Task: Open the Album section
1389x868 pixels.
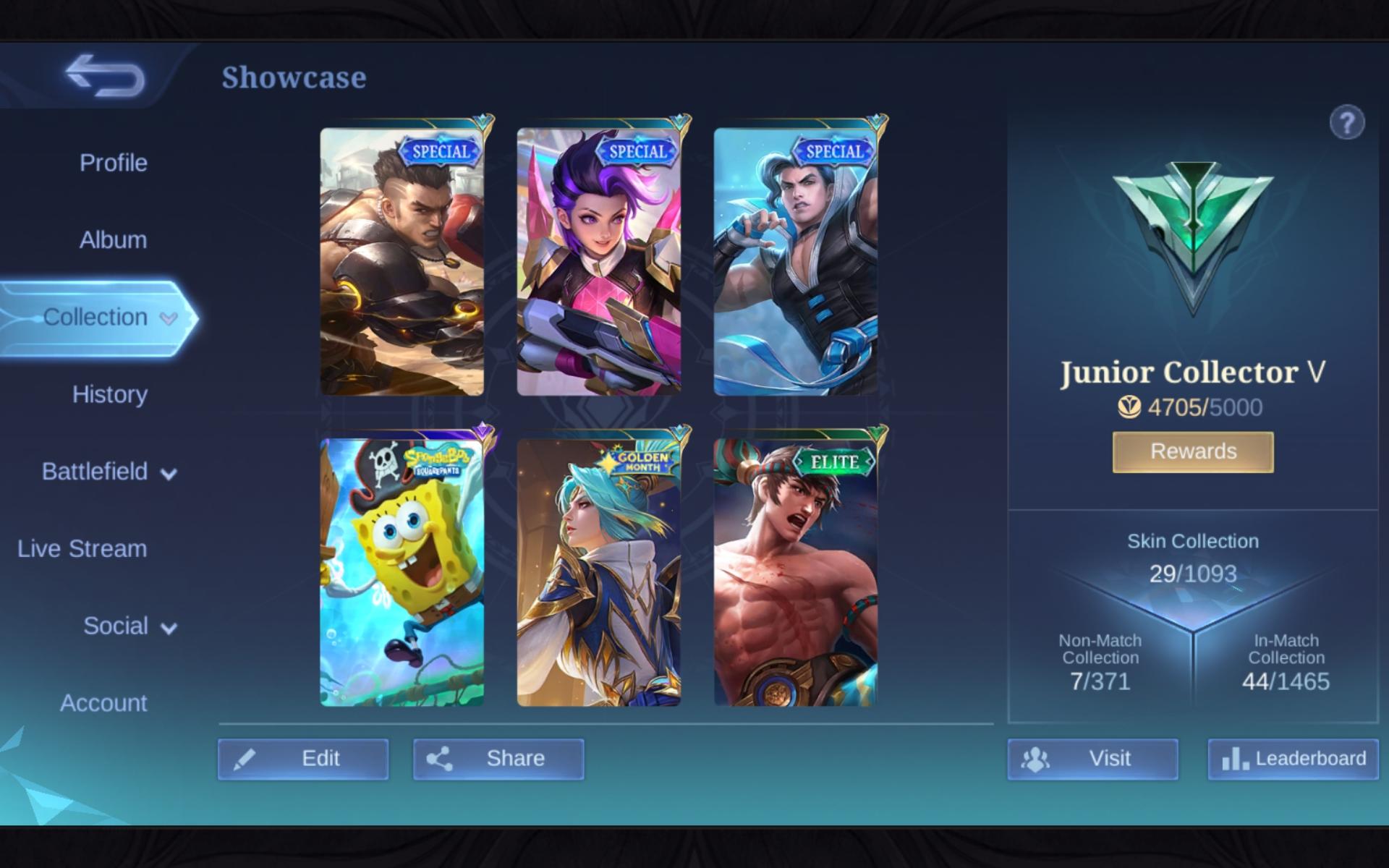Action: (111, 239)
